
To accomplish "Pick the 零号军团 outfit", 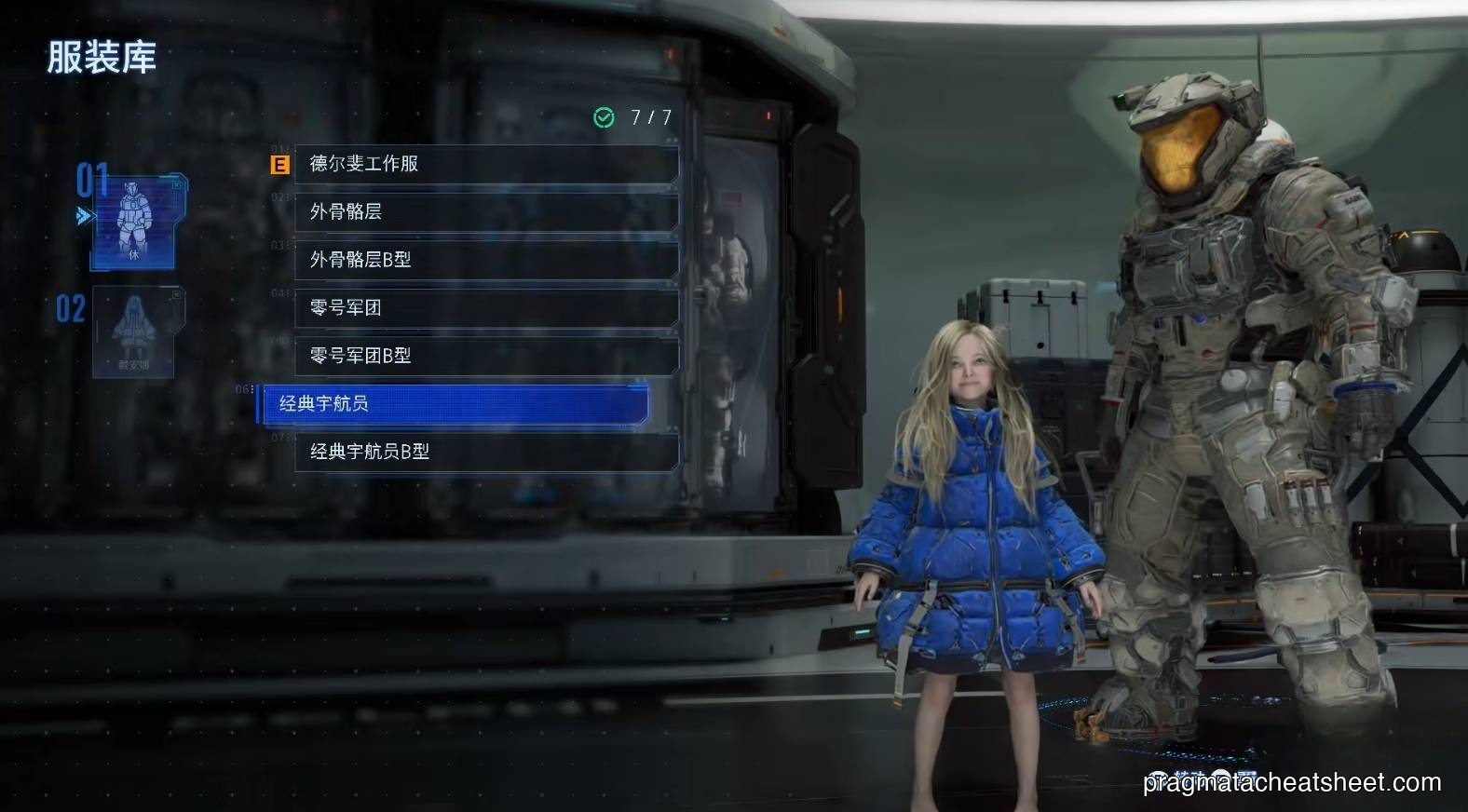I will point(485,307).
